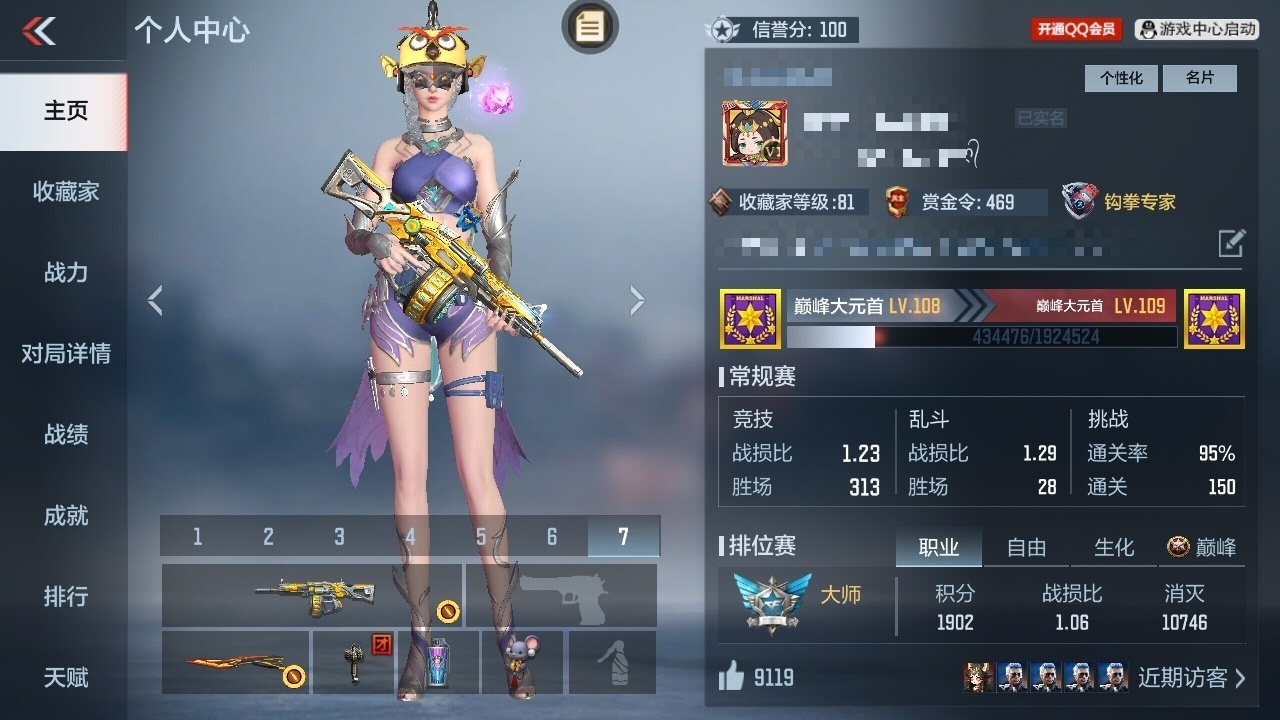1280x720 pixels.
Task: Show the 巅峰 ranked tab
Action: tap(1202, 547)
